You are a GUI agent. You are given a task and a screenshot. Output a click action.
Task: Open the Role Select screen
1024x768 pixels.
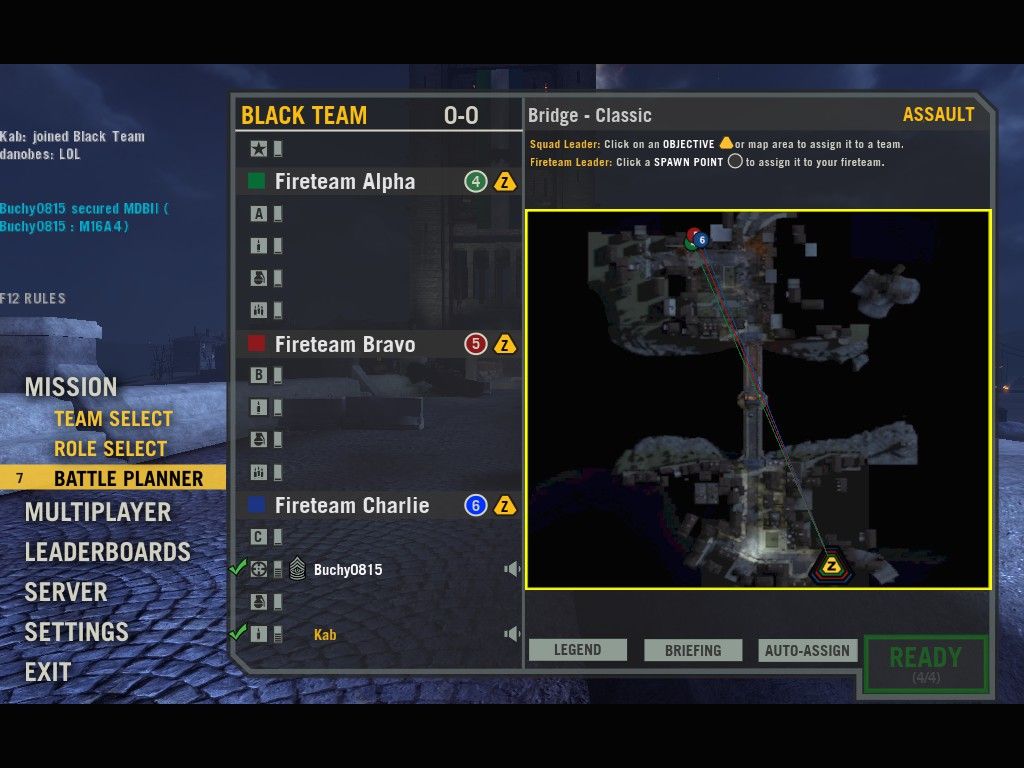click(110, 449)
